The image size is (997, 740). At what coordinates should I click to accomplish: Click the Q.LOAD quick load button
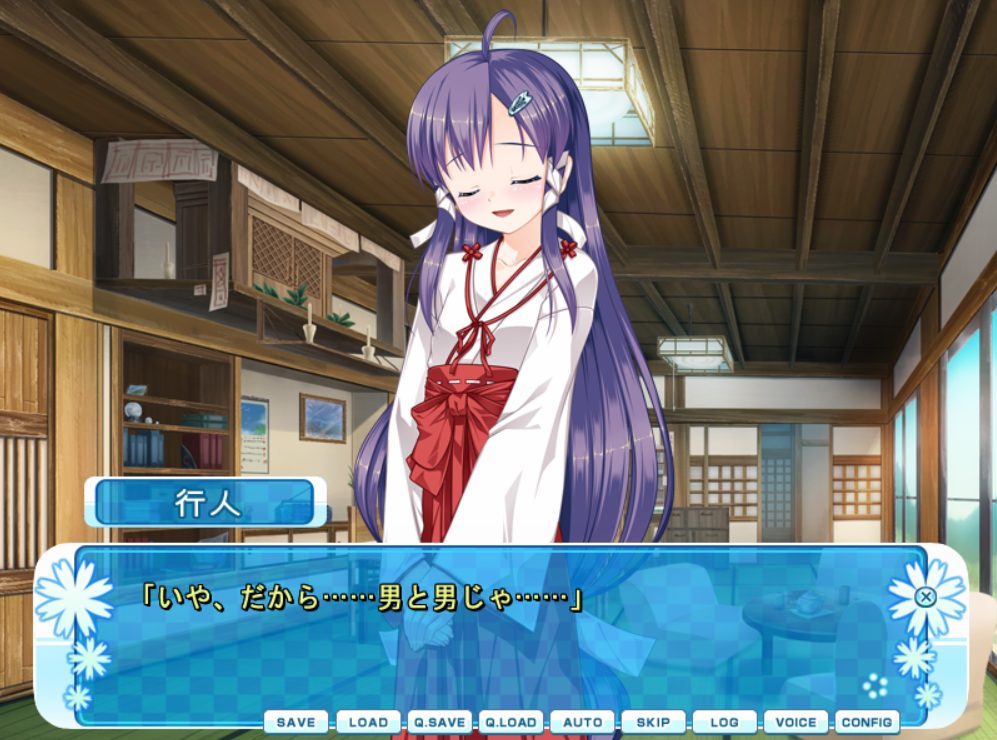(511, 722)
